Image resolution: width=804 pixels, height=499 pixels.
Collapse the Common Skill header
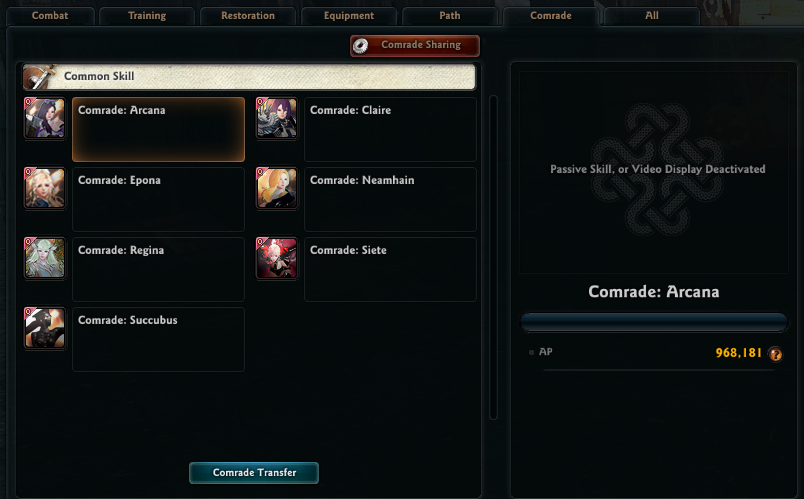[249, 77]
